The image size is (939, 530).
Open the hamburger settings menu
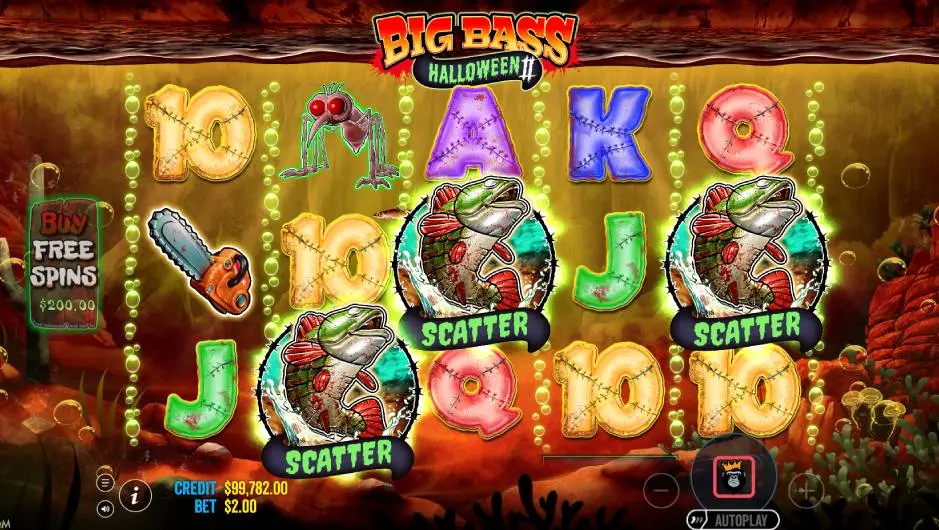coord(104,482)
